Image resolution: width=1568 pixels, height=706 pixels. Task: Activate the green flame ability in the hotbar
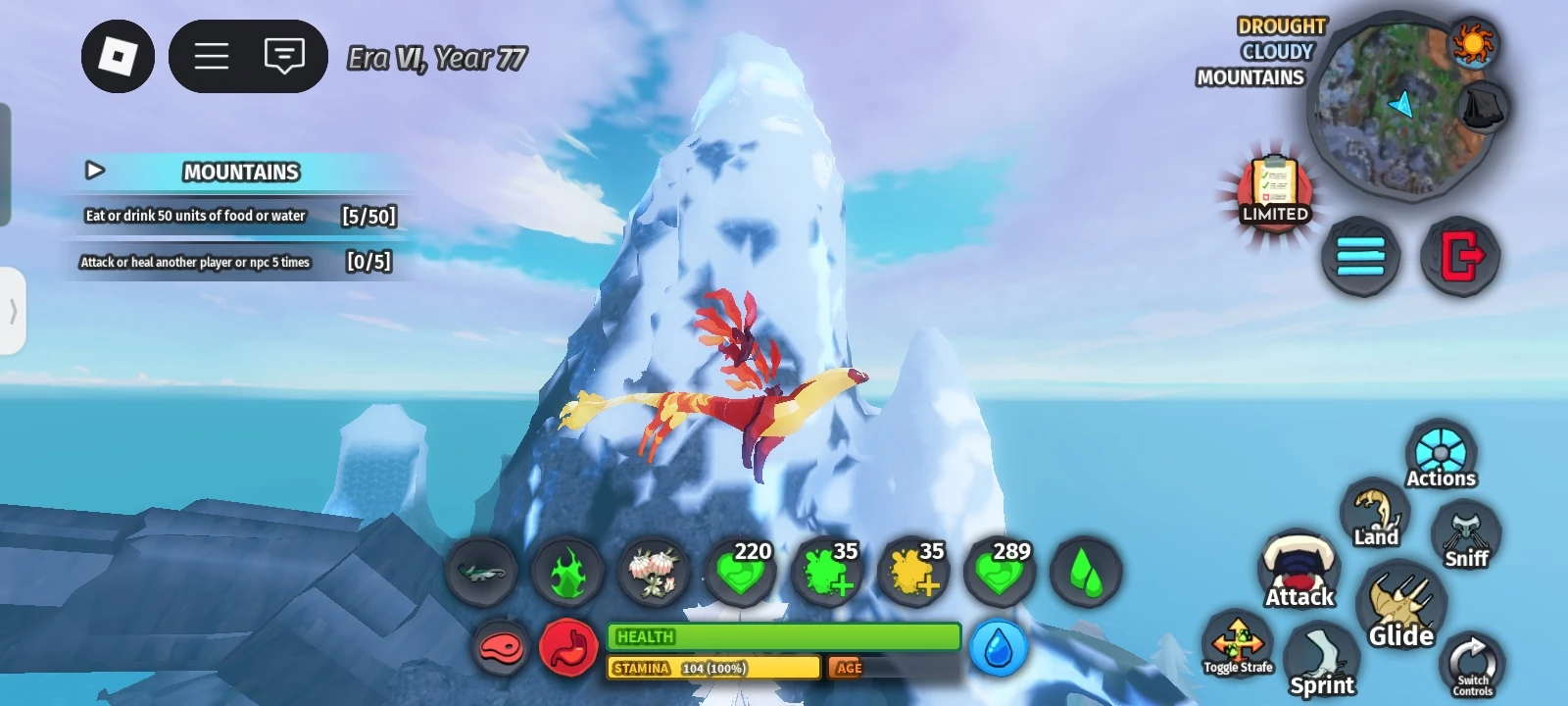(x=566, y=574)
